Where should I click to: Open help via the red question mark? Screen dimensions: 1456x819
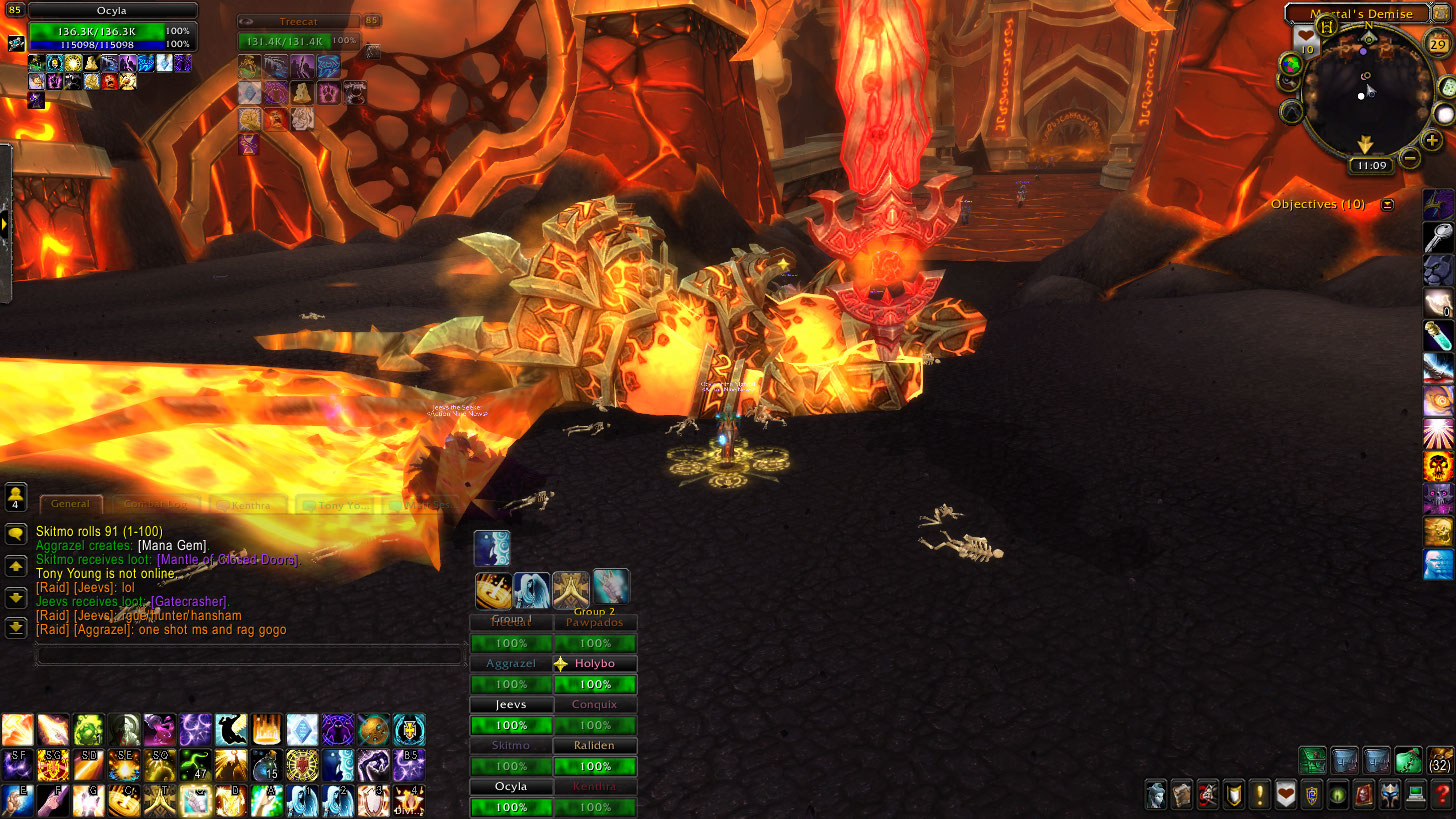1442,795
